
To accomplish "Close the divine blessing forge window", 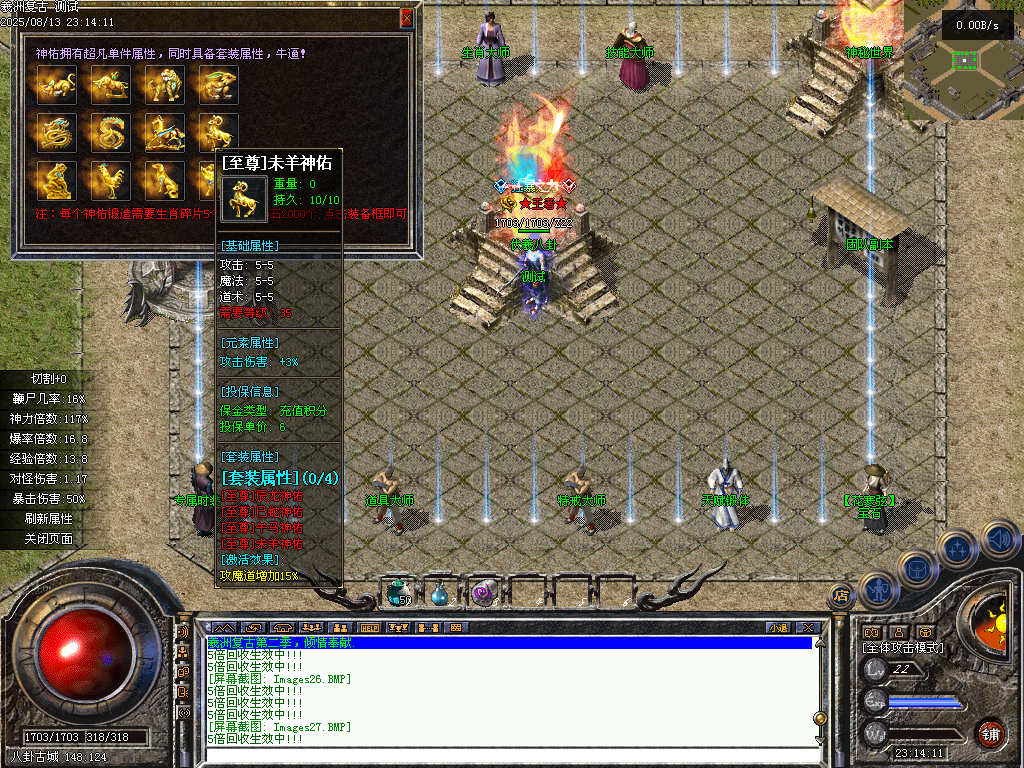I will click(406, 18).
